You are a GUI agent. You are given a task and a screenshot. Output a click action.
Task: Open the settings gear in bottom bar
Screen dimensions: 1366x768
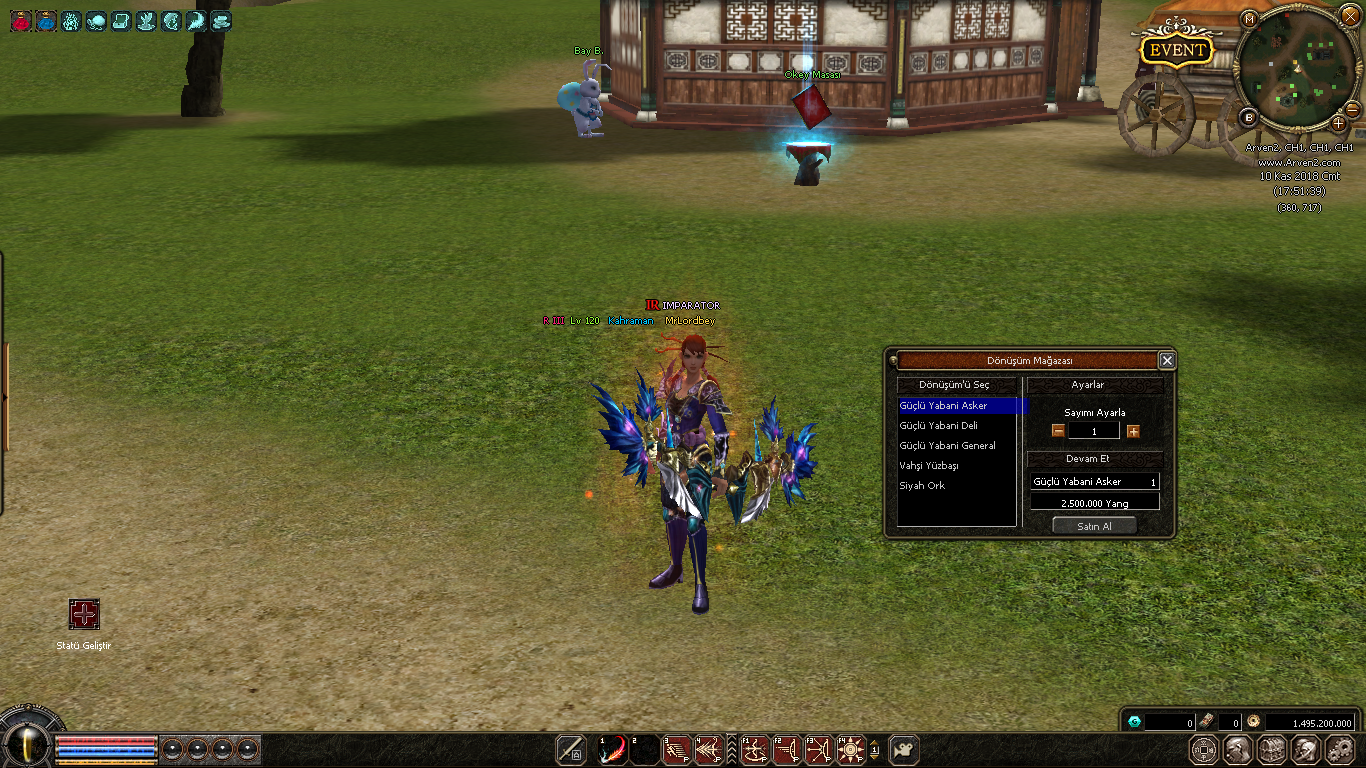[1339, 750]
